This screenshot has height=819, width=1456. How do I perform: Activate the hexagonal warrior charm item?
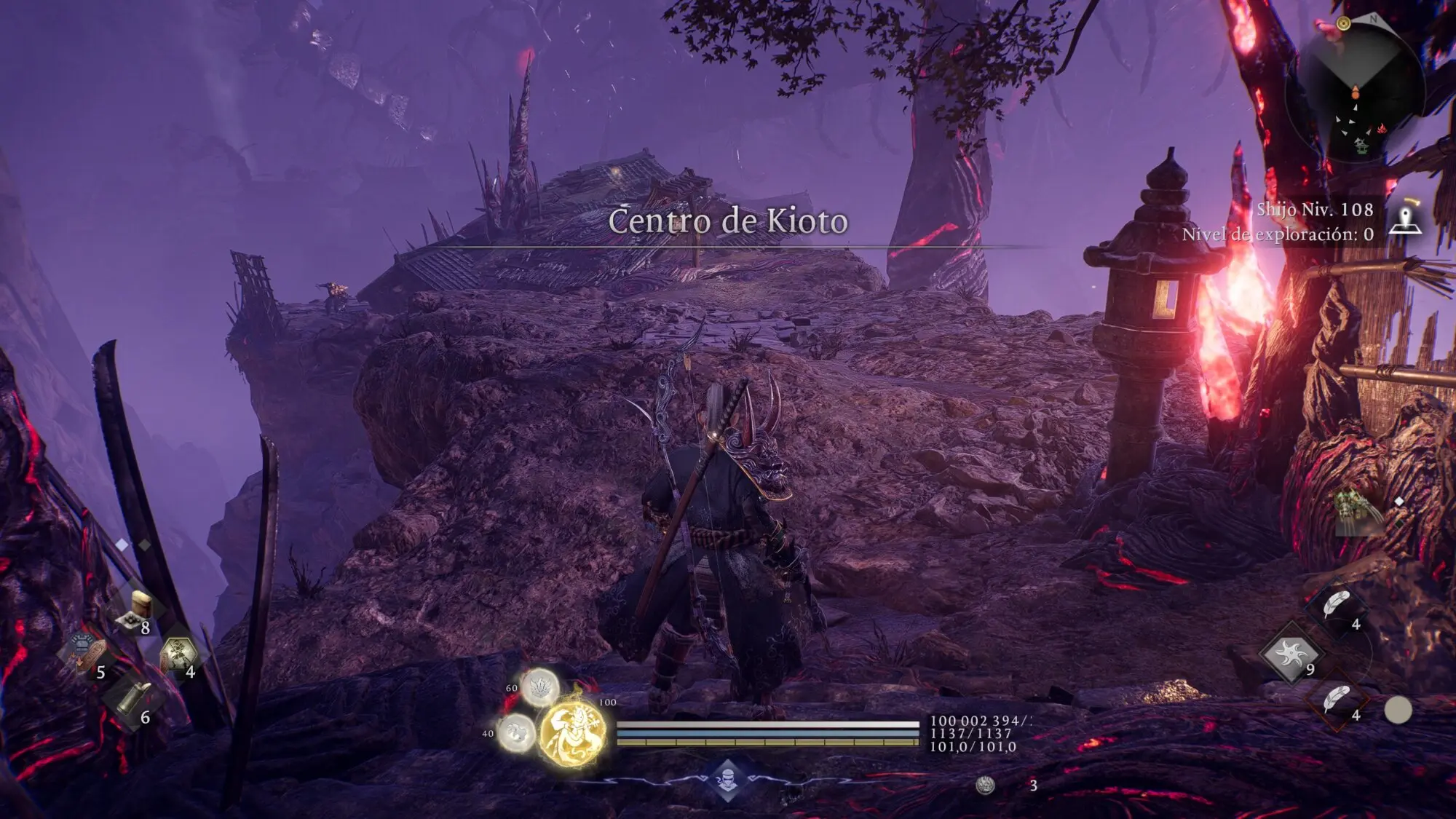tap(177, 654)
